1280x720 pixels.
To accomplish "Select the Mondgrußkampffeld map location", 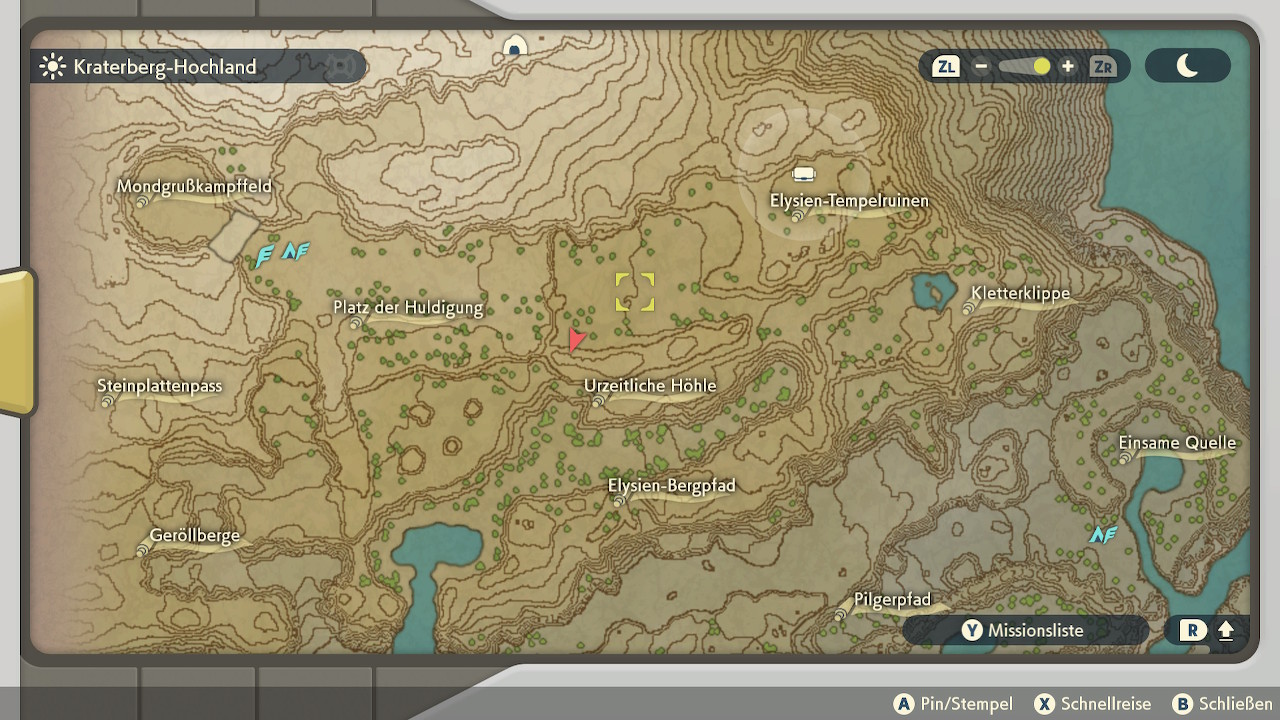I will pyautogui.click(x=194, y=188).
